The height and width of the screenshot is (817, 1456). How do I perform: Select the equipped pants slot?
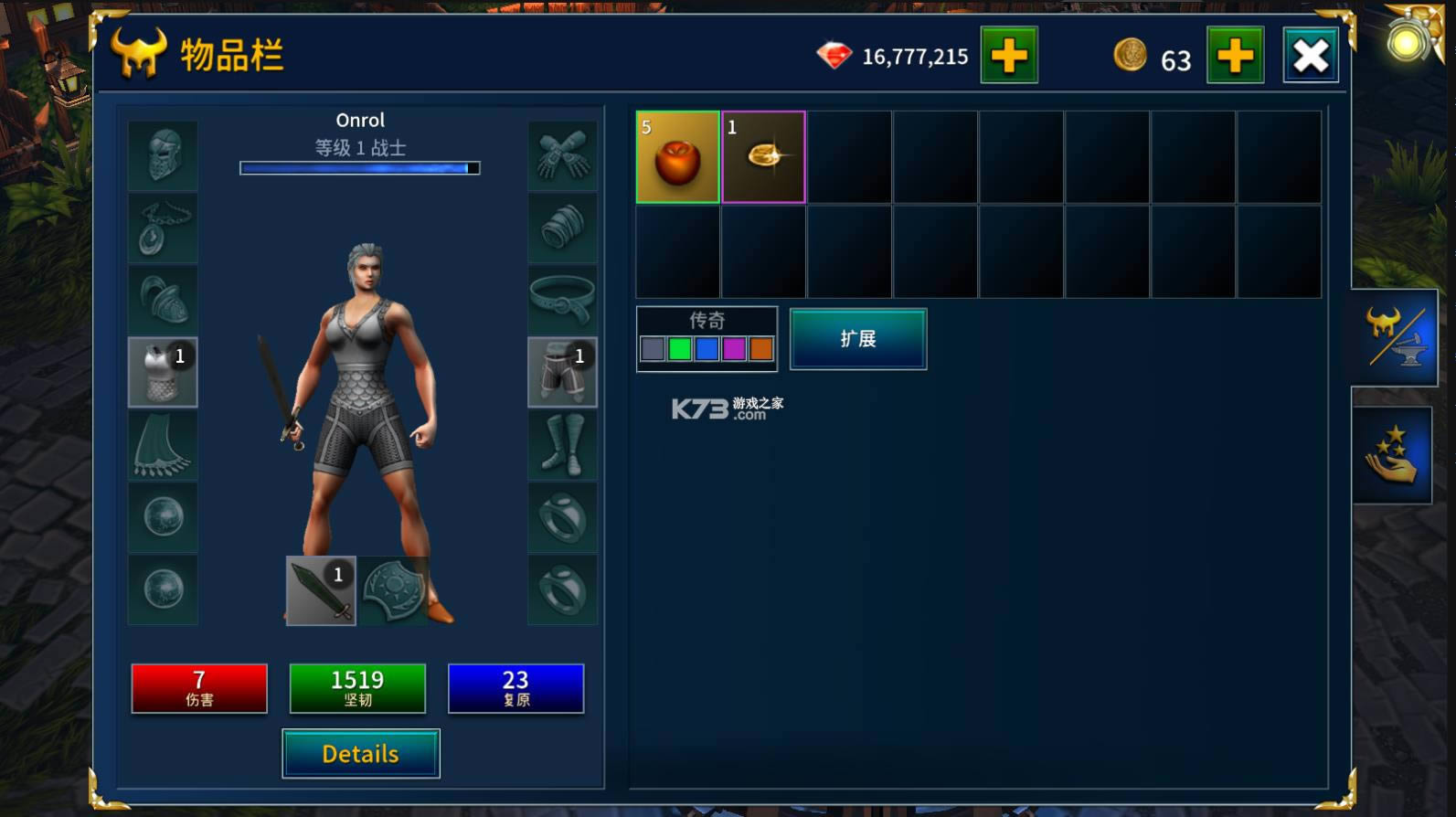click(563, 373)
